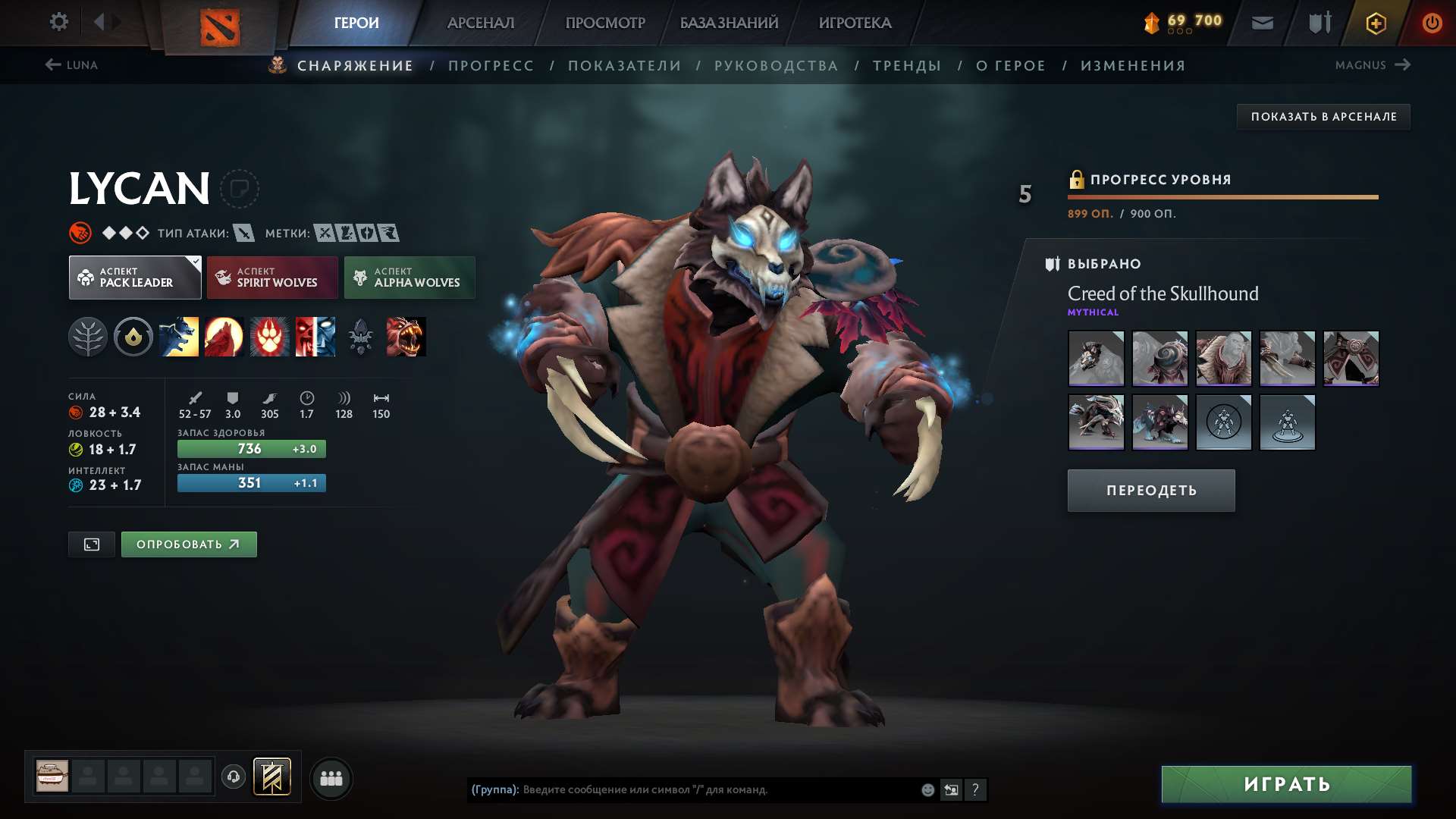Click the mail envelope icon in top bar

coord(1261,22)
